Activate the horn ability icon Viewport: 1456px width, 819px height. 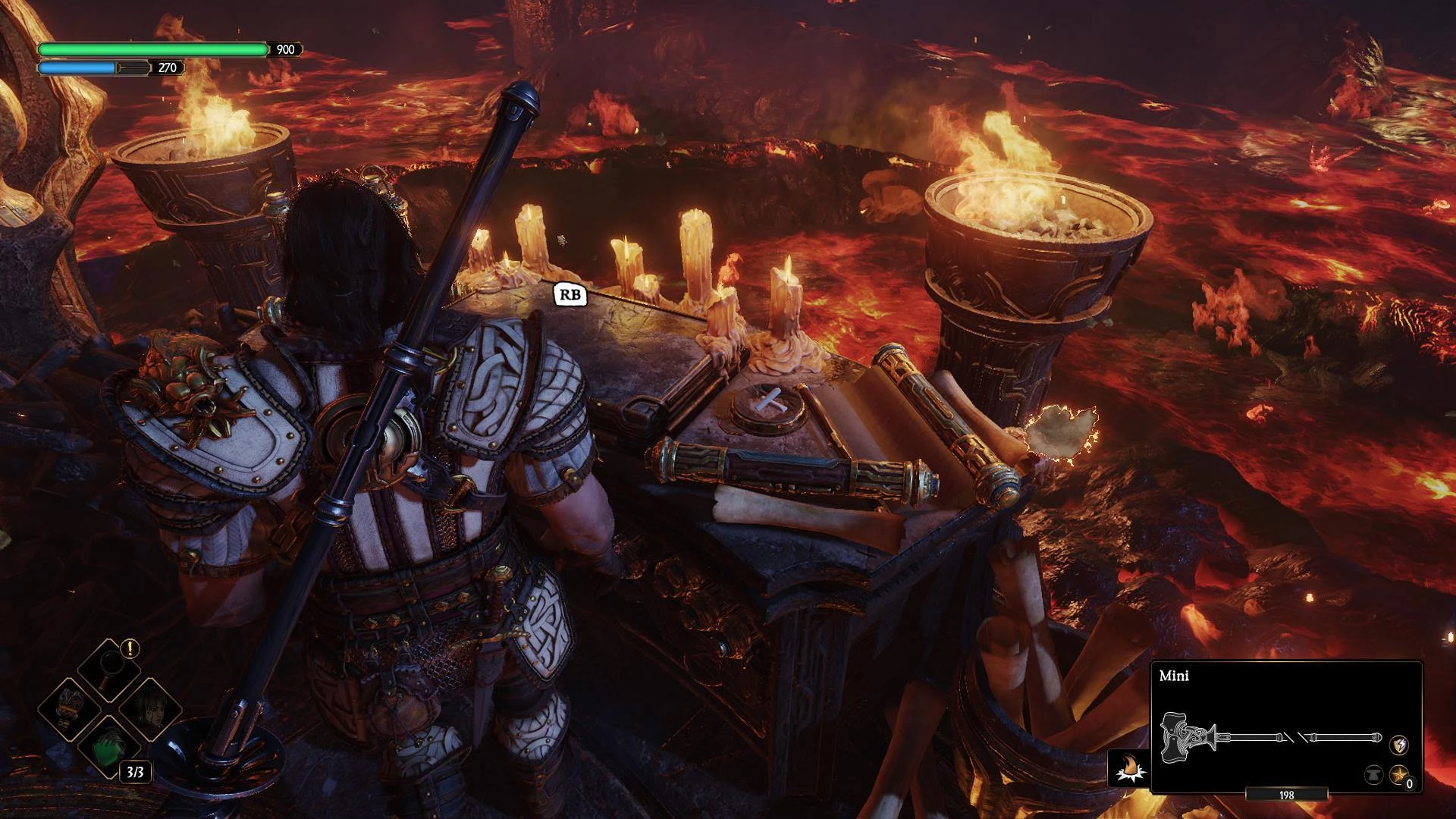pos(1129,769)
